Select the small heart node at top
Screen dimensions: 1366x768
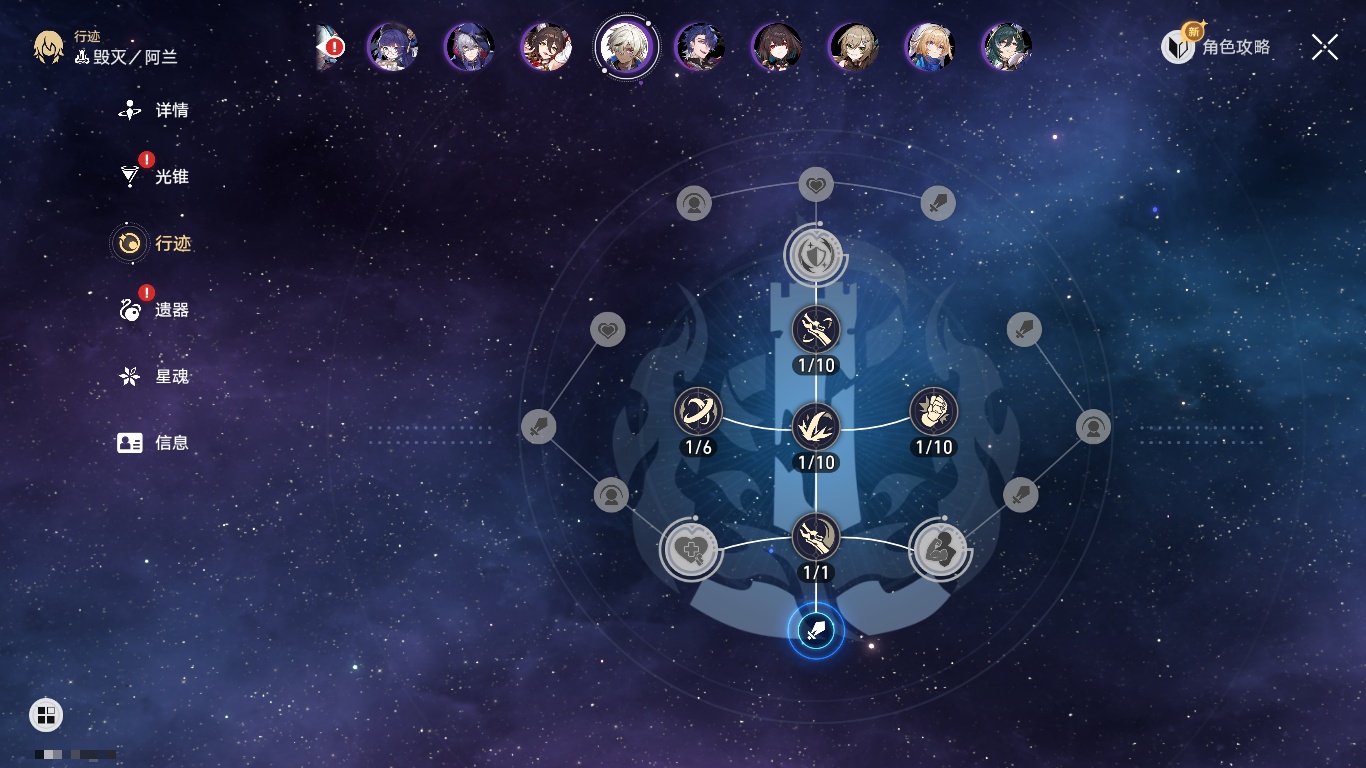pyautogui.click(x=816, y=185)
